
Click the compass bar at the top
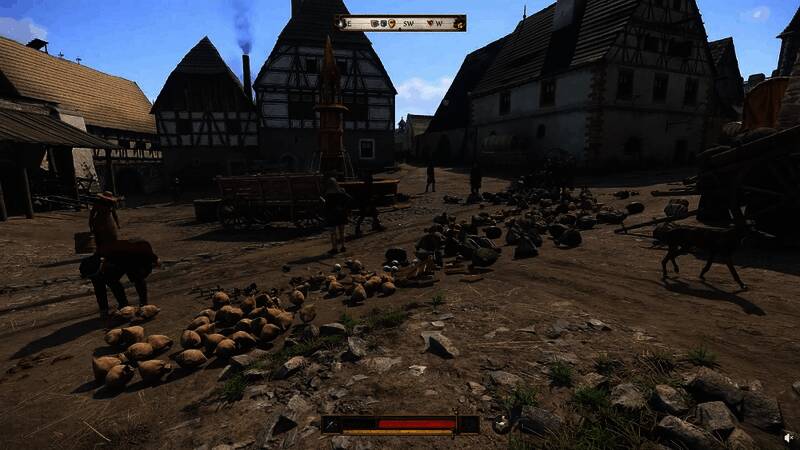point(400,22)
